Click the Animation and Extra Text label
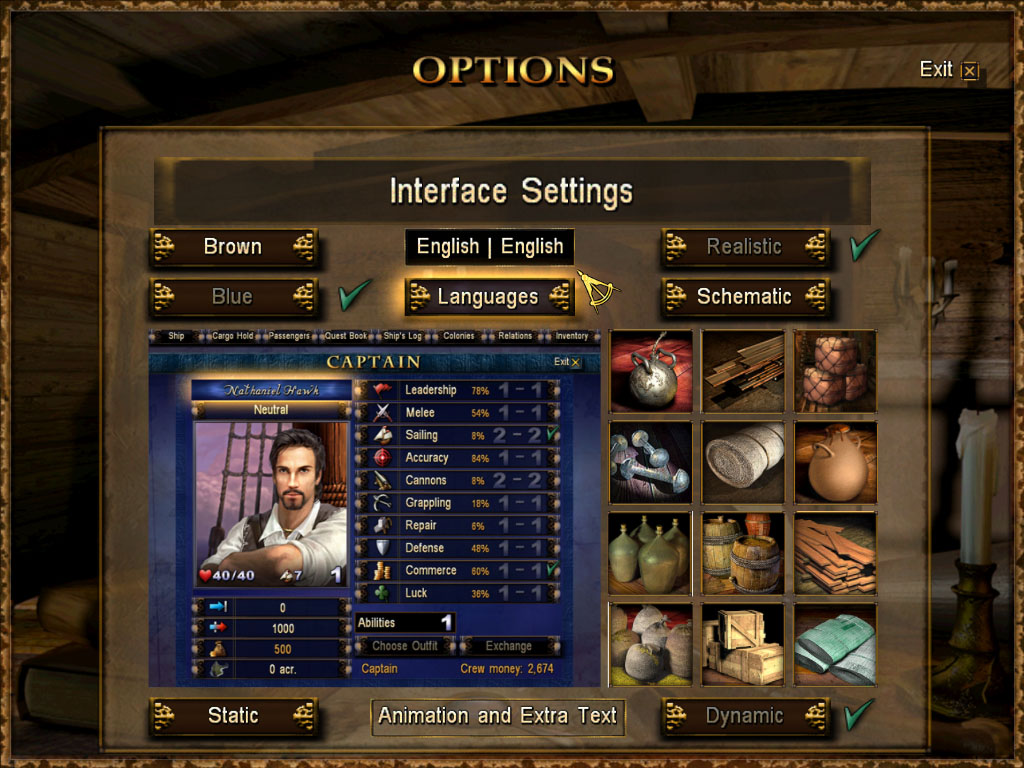This screenshot has width=1024, height=768. click(x=498, y=716)
